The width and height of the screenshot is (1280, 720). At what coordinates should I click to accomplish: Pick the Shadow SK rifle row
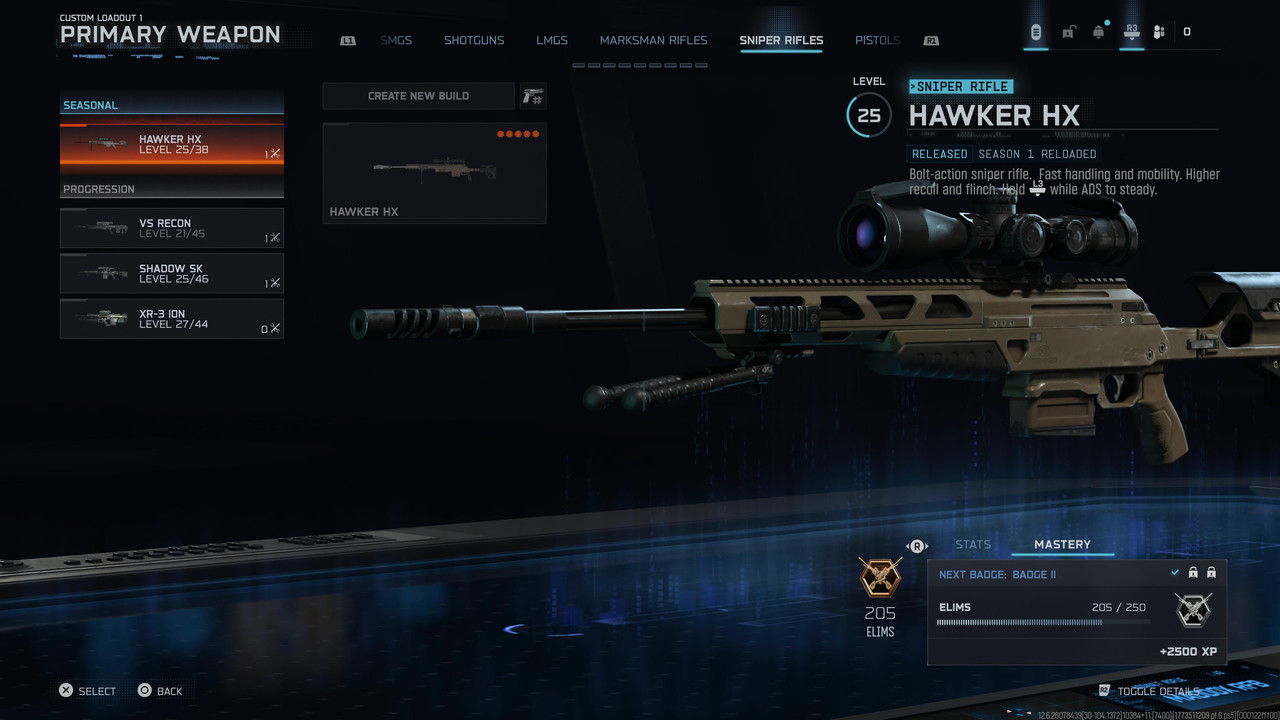click(172, 273)
